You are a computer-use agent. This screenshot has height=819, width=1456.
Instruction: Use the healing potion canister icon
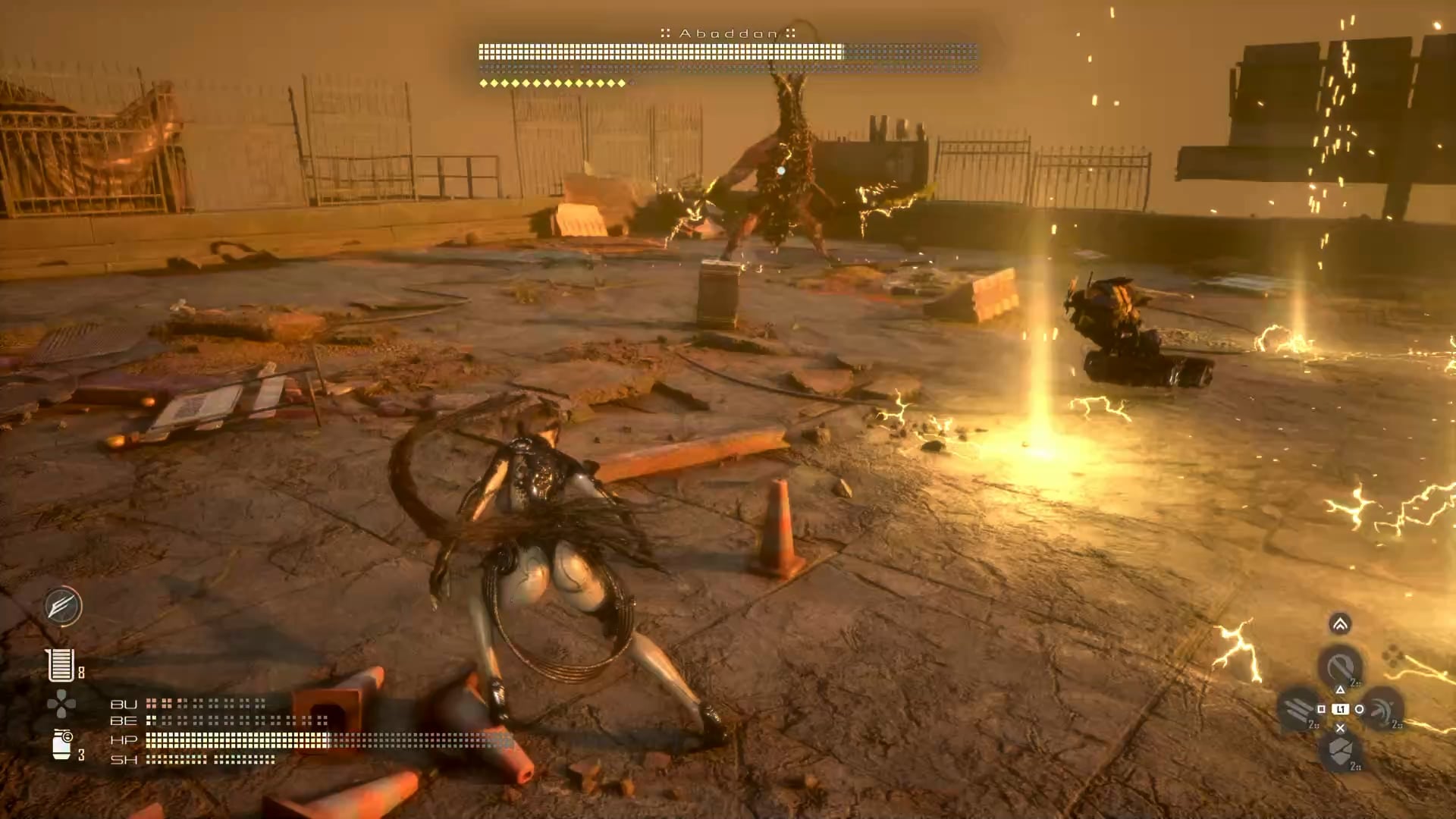click(61, 744)
